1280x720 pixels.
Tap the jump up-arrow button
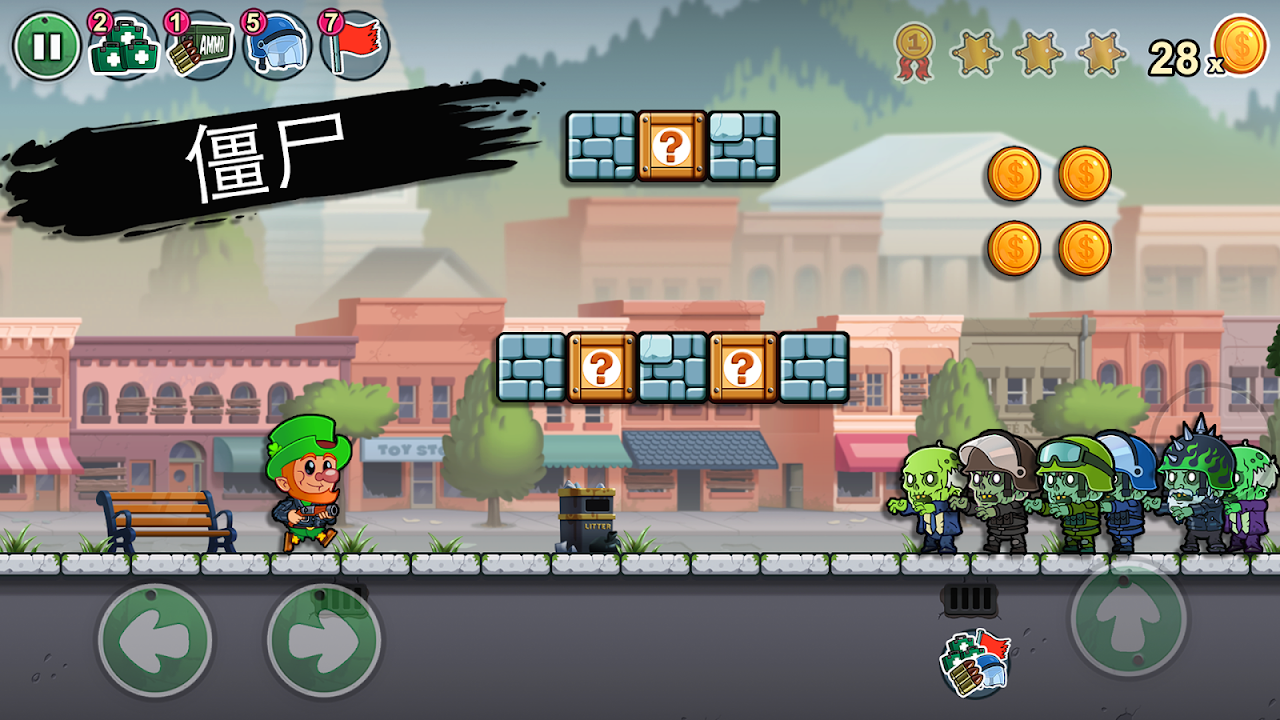(1128, 617)
